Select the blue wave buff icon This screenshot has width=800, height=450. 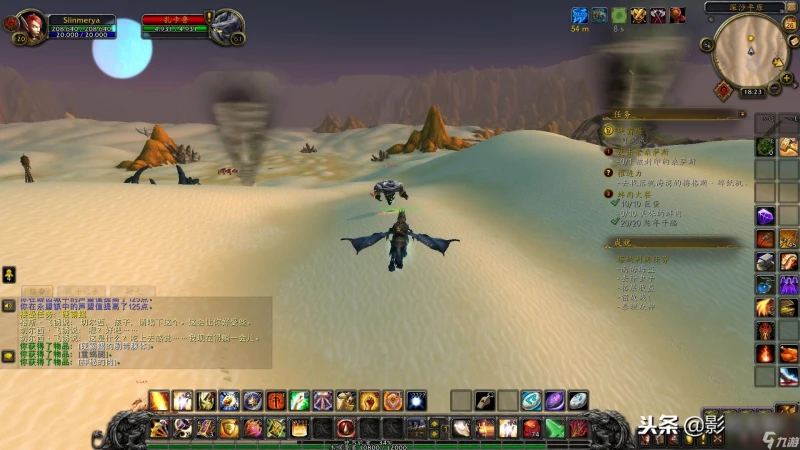[x=579, y=15]
